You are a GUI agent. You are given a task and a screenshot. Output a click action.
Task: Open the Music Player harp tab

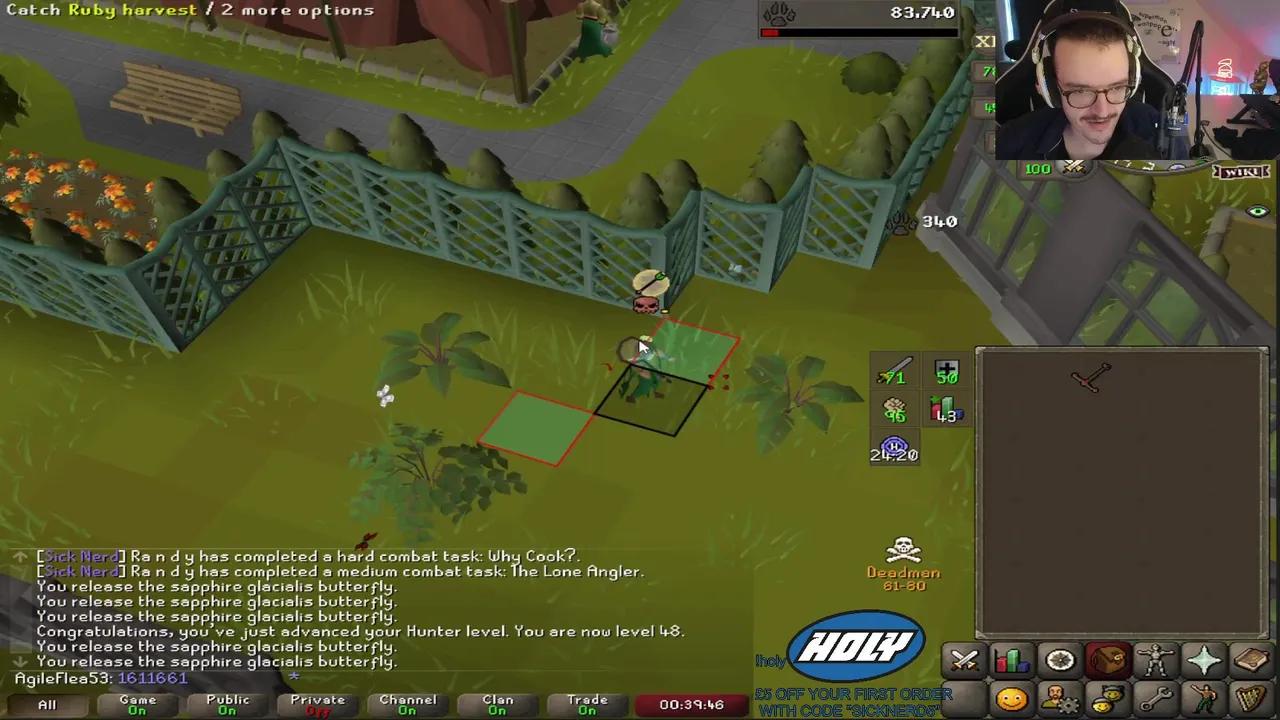point(1251,699)
